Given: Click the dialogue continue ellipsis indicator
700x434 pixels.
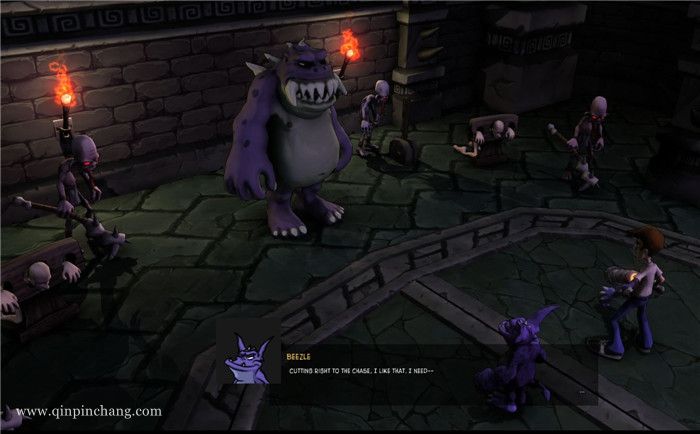Looking at the screenshot, I should tap(582, 393).
